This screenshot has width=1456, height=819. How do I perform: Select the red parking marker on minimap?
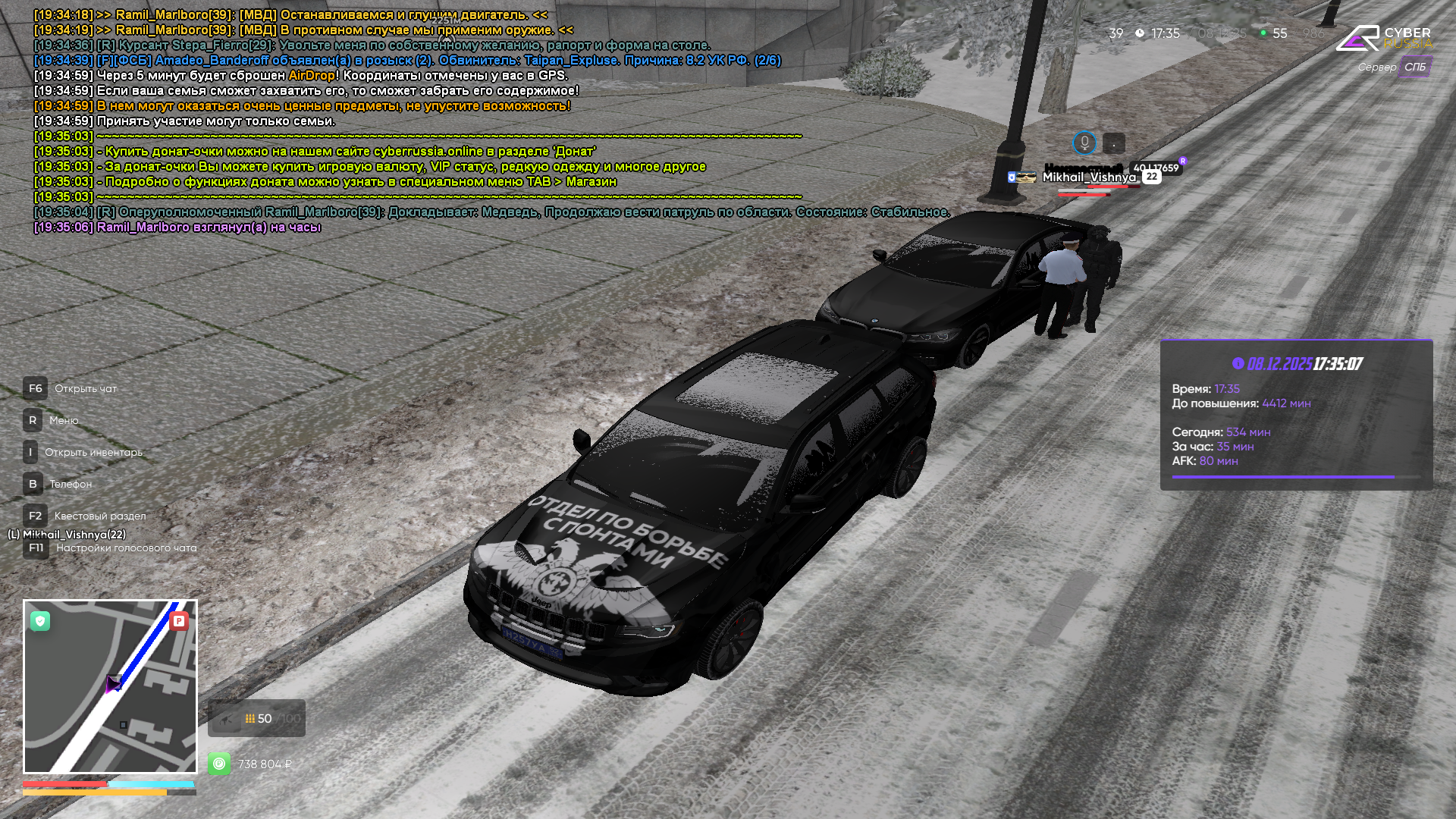click(x=179, y=621)
